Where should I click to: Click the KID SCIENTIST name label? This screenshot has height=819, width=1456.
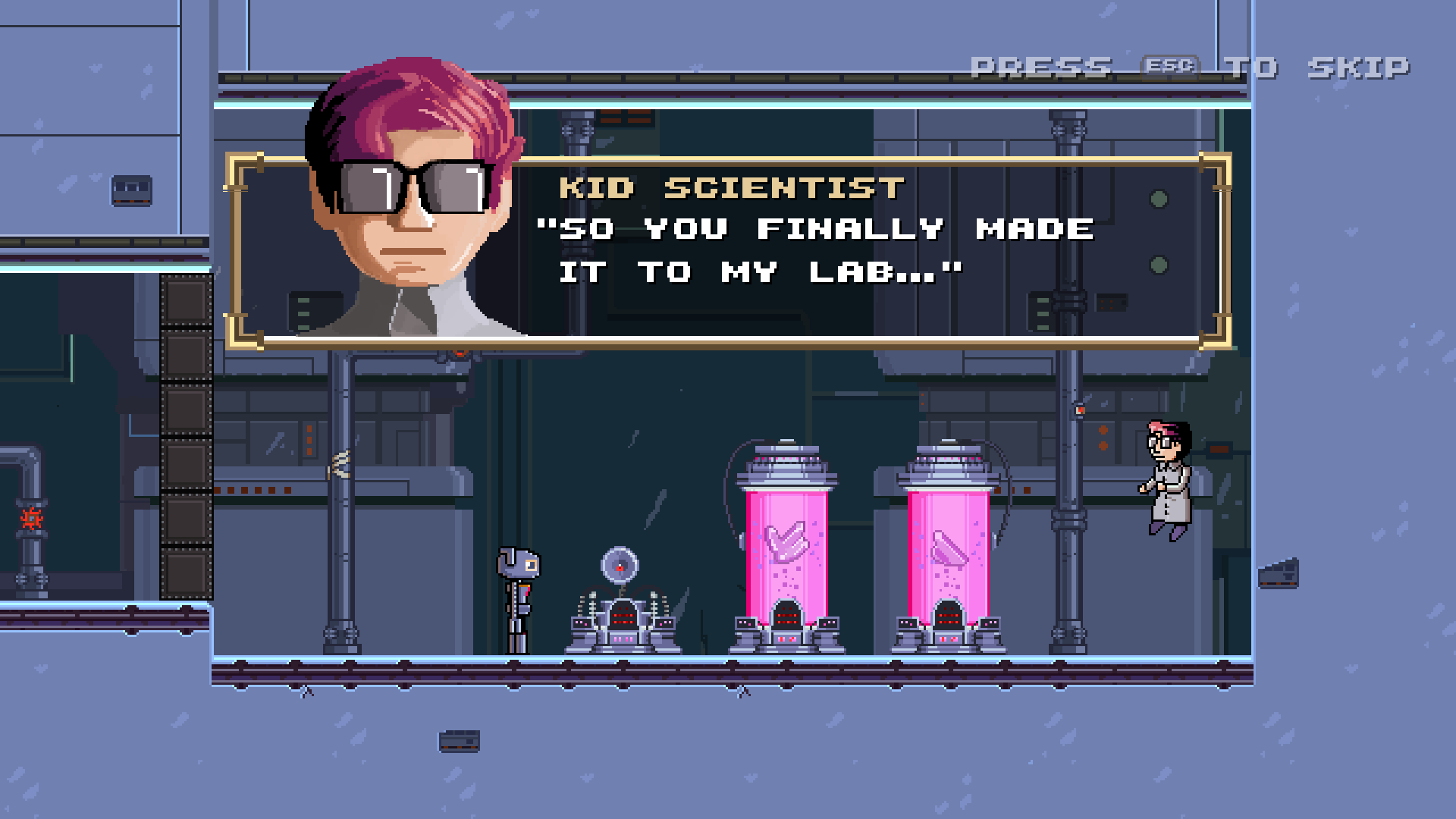[x=732, y=187]
